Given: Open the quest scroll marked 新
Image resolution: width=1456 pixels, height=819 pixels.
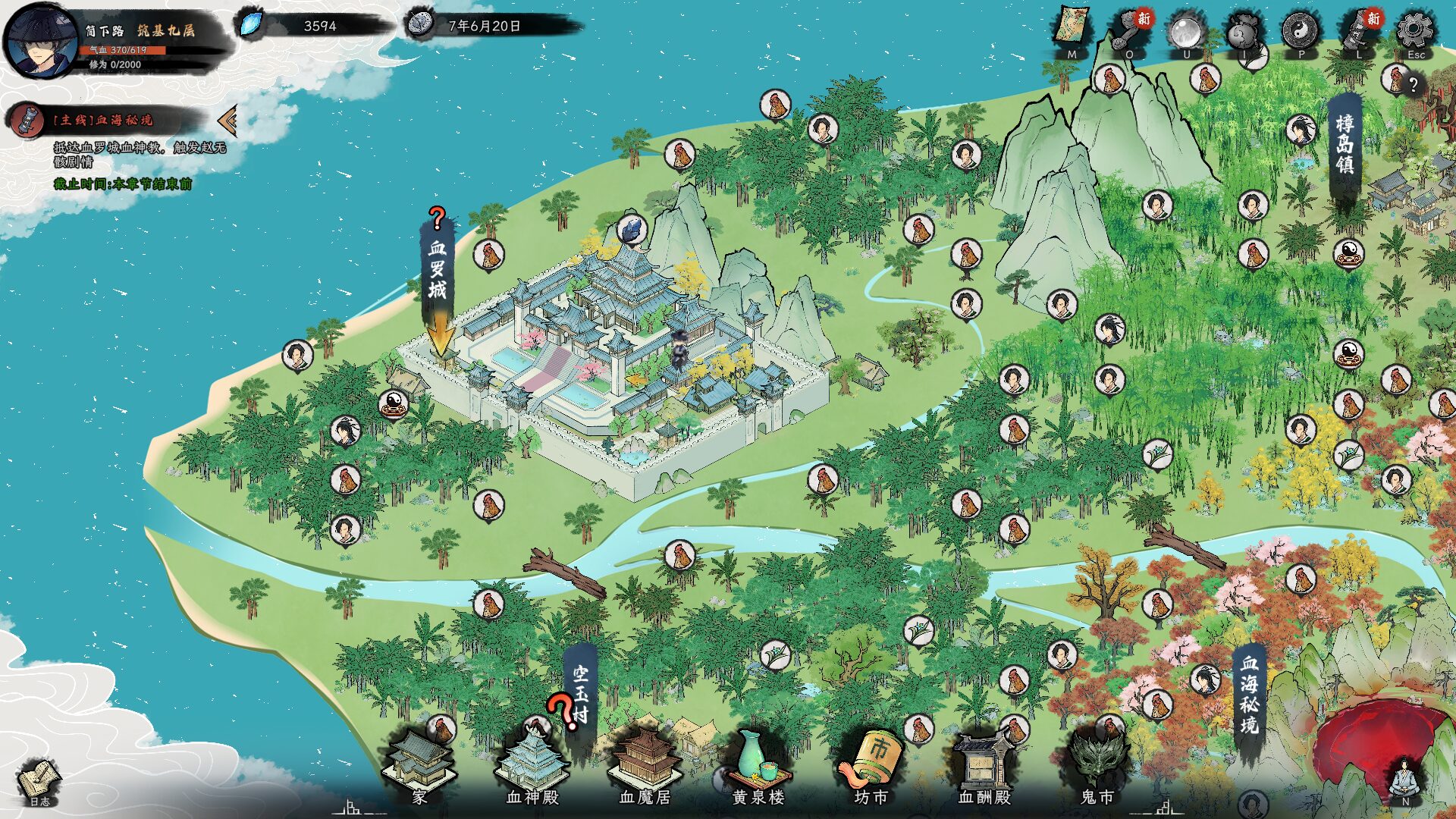Looking at the screenshot, I should [x=1358, y=32].
